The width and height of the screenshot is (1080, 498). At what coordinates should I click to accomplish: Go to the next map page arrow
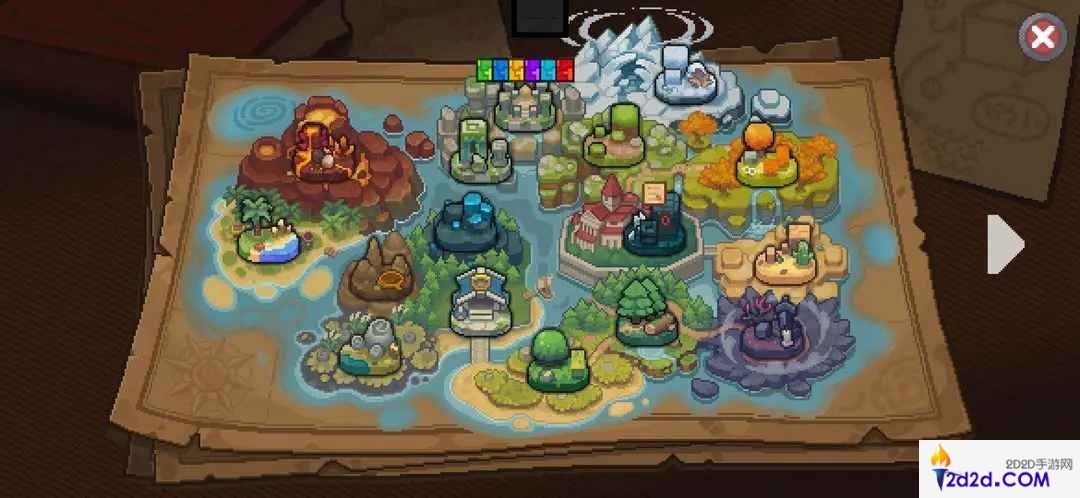(1005, 244)
